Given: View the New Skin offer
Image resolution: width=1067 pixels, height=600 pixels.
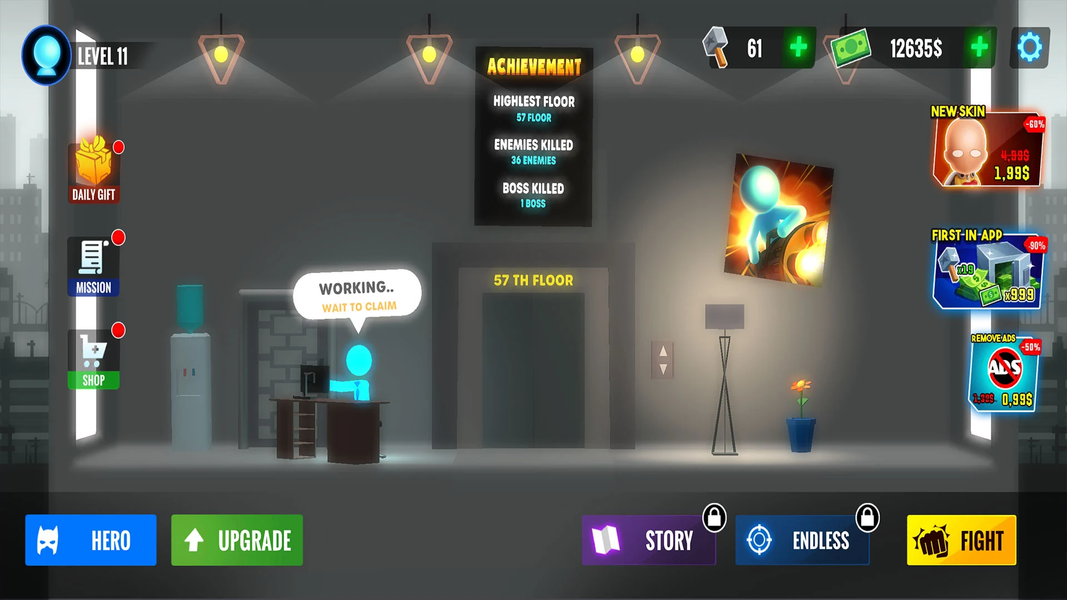Looking at the screenshot, I should point(988,148).
